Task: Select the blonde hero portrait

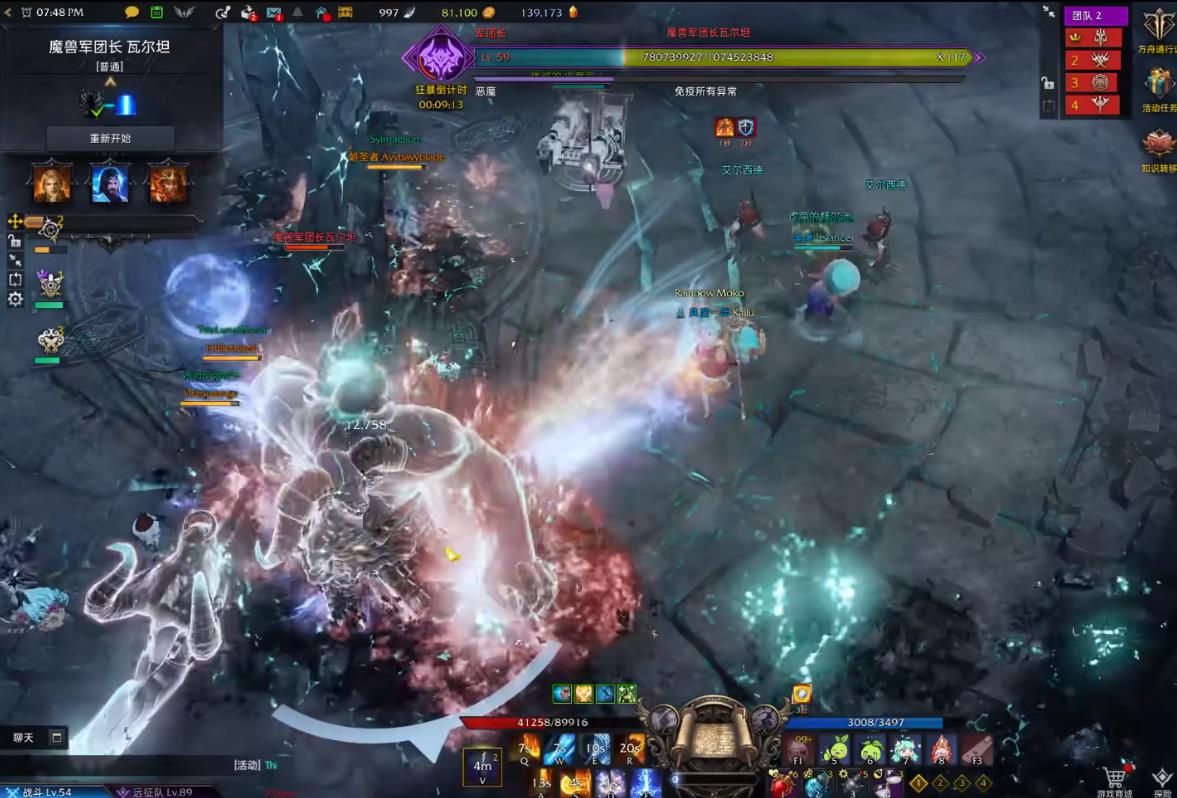Action: 52,181
